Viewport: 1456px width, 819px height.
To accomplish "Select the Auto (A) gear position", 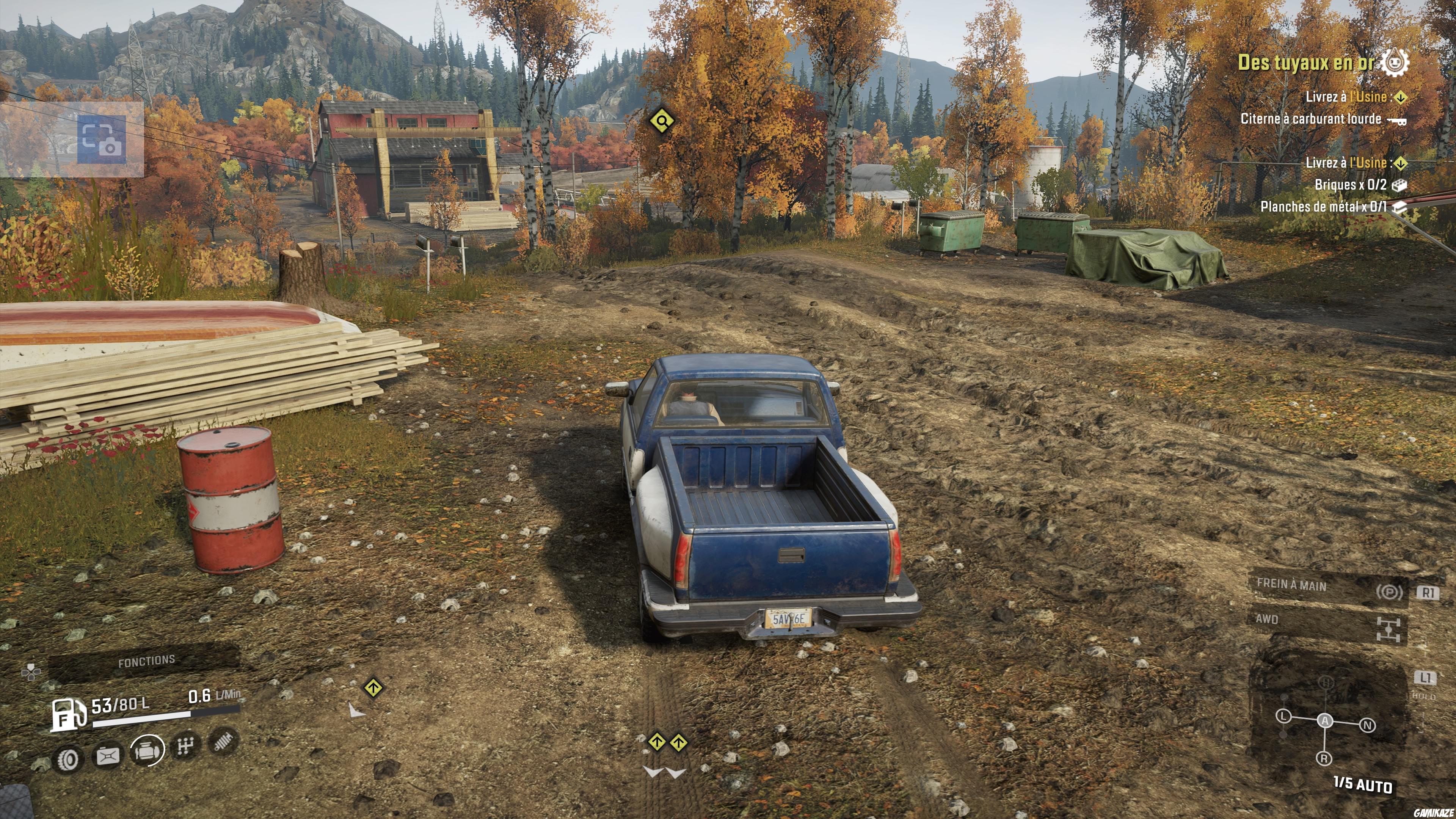I will pyautogui.click(x=1325, y=721).
